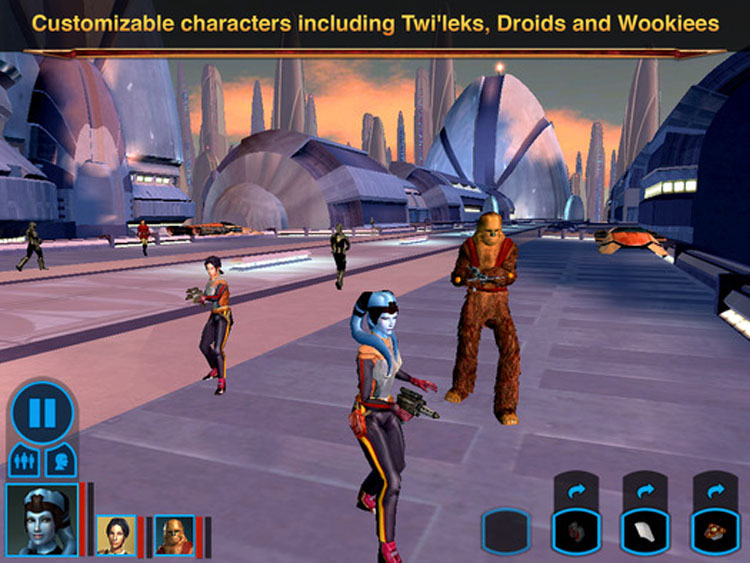Viewport: 750px width, 563px height.
Task: Use the orange mine item slot
Action: click(x=715, y=531)
